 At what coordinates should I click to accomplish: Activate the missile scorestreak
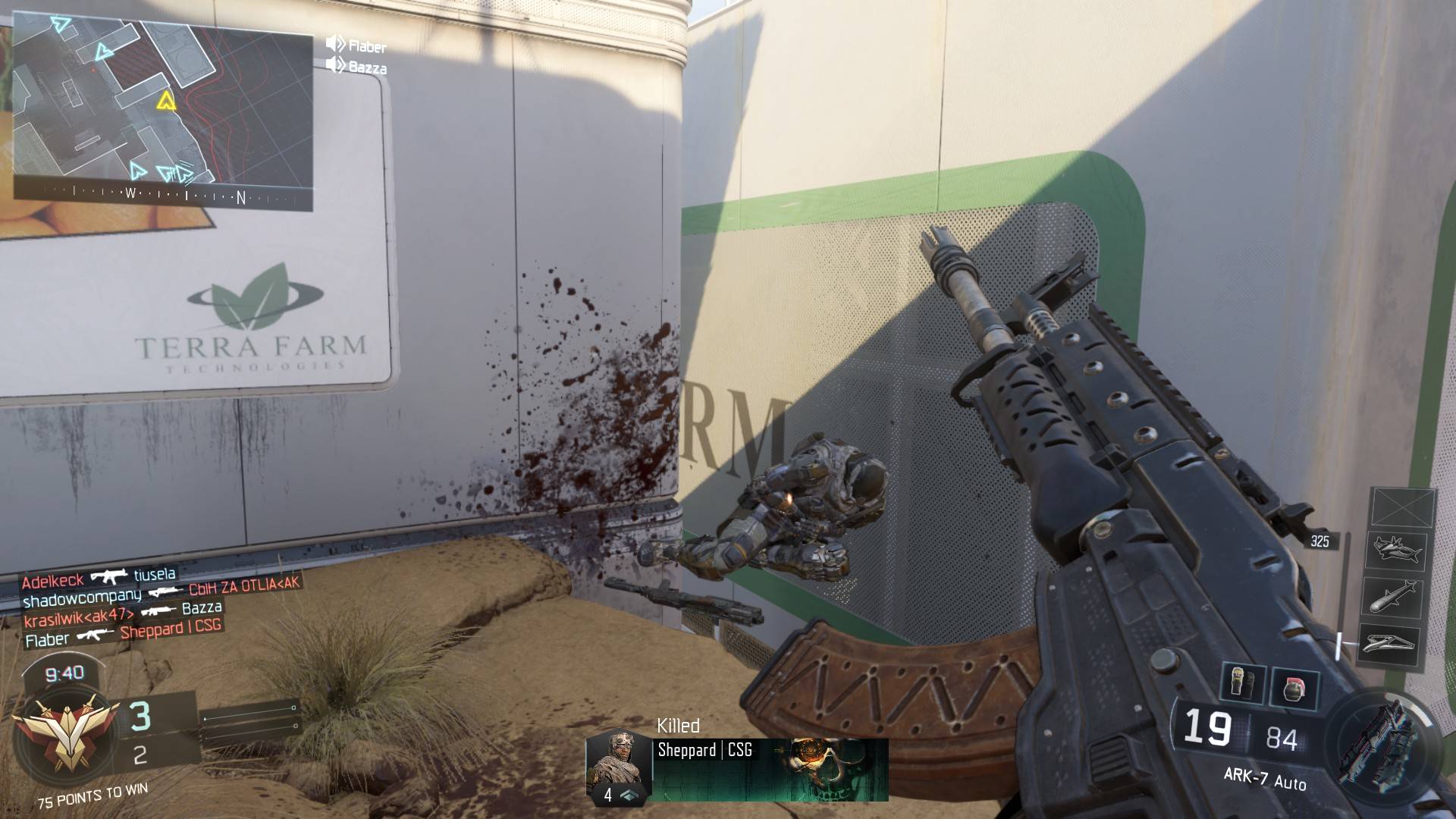tap(1395, 596)
